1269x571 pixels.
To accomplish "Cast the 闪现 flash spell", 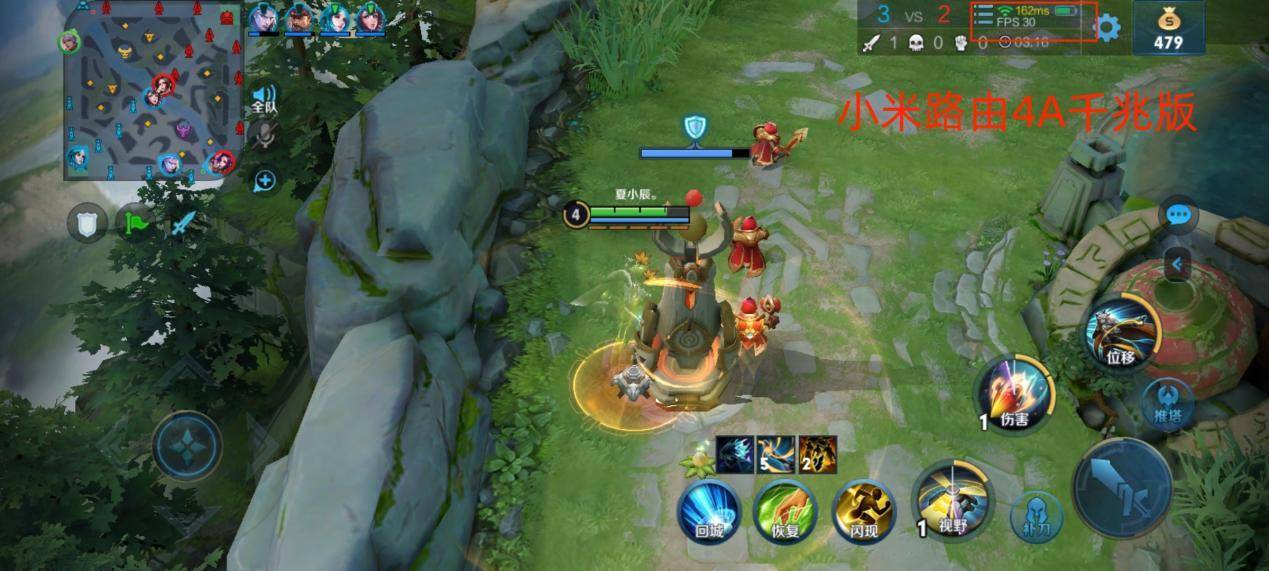I will pos(862,510).
